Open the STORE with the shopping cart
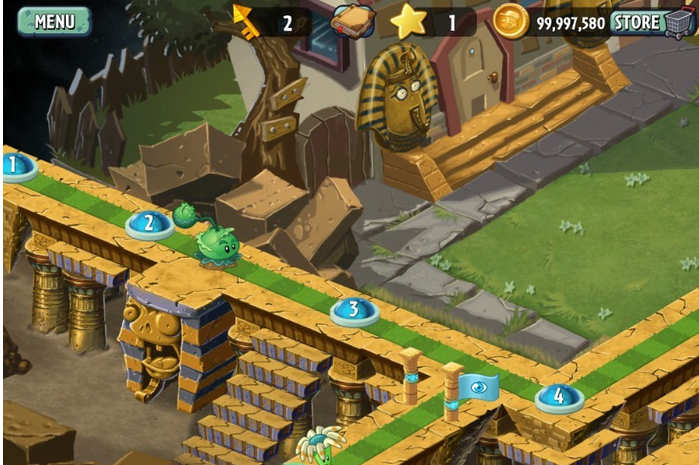This screenshot has width=699, height=465. (652, 22)
